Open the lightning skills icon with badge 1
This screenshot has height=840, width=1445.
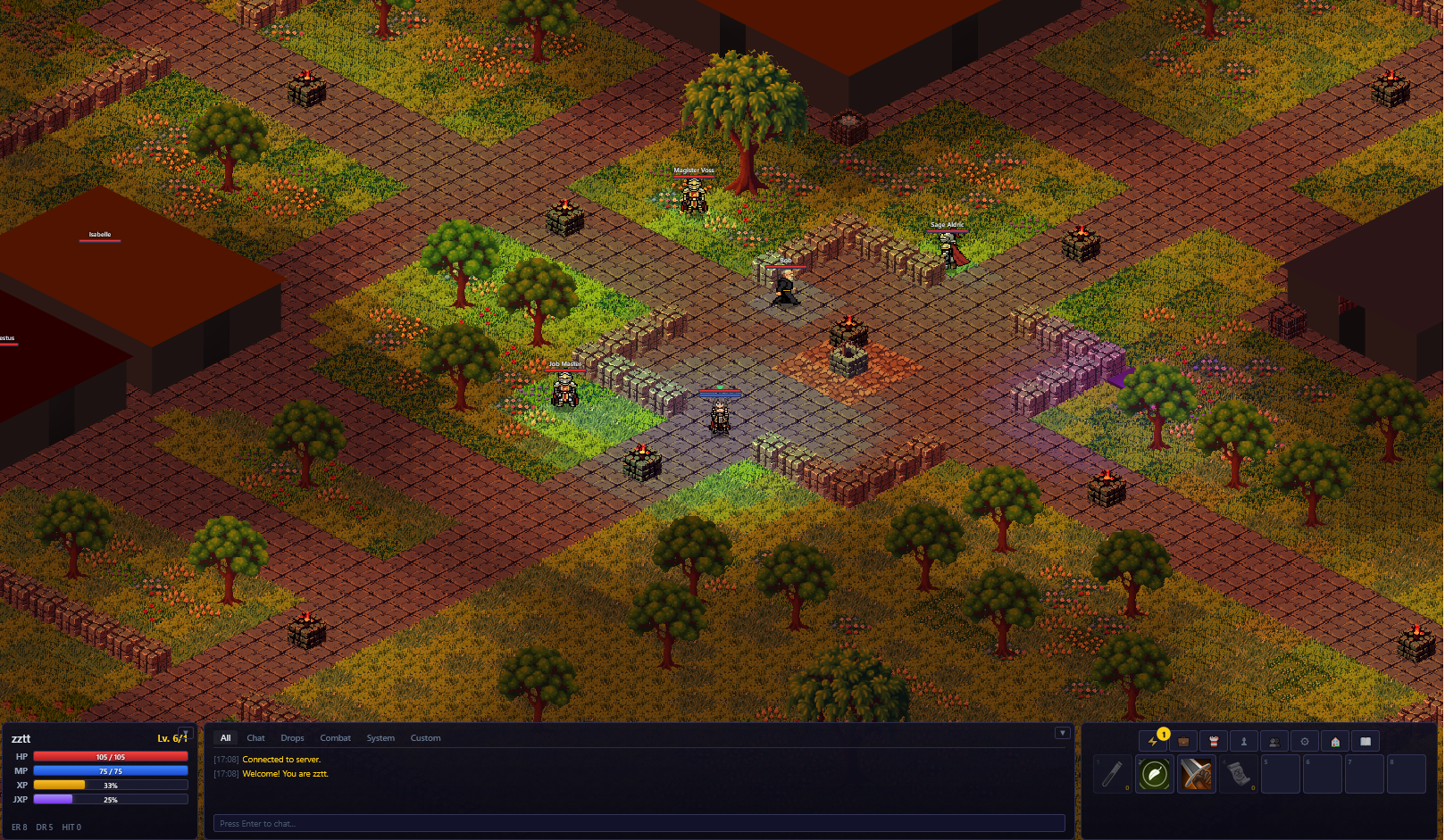pos(1151,741)
